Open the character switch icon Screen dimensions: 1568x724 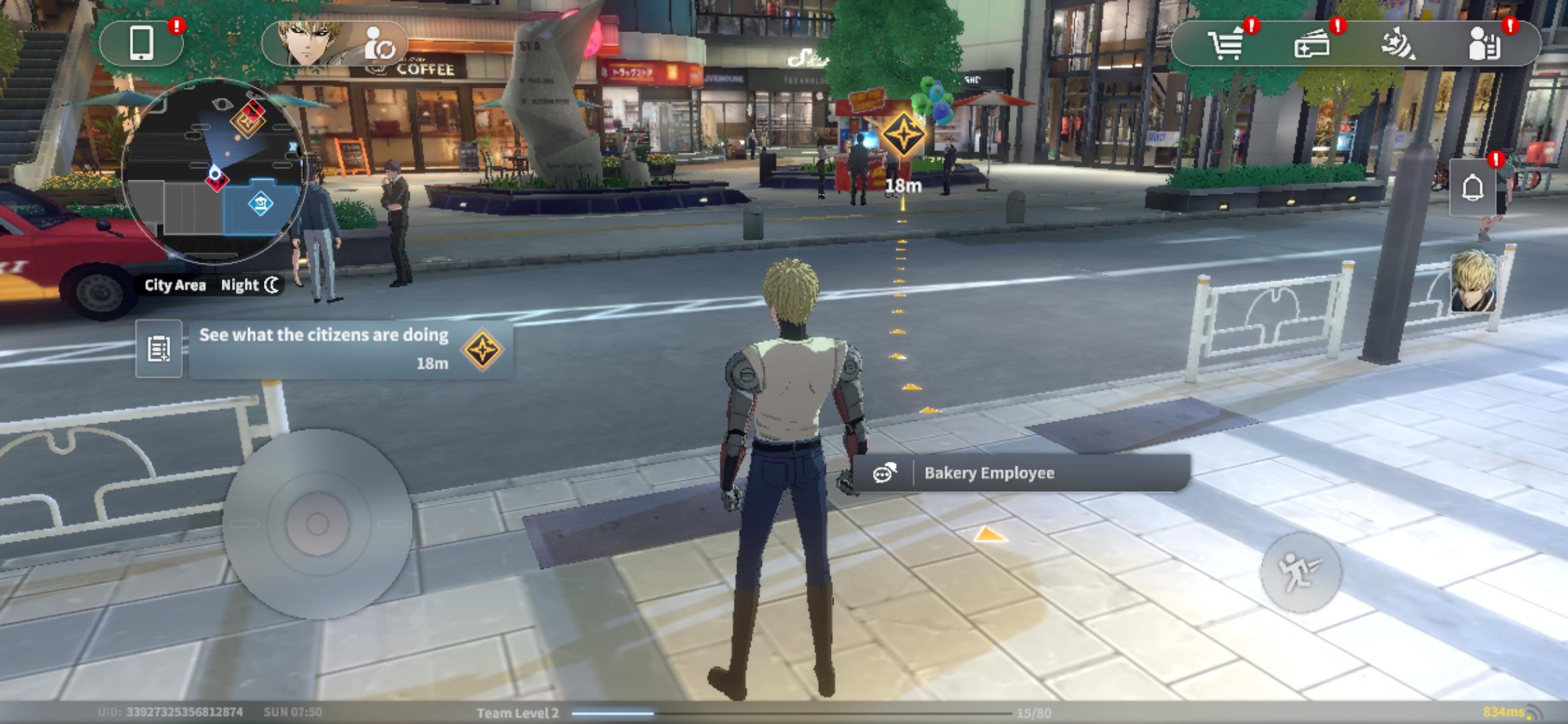tap(380, 45)
